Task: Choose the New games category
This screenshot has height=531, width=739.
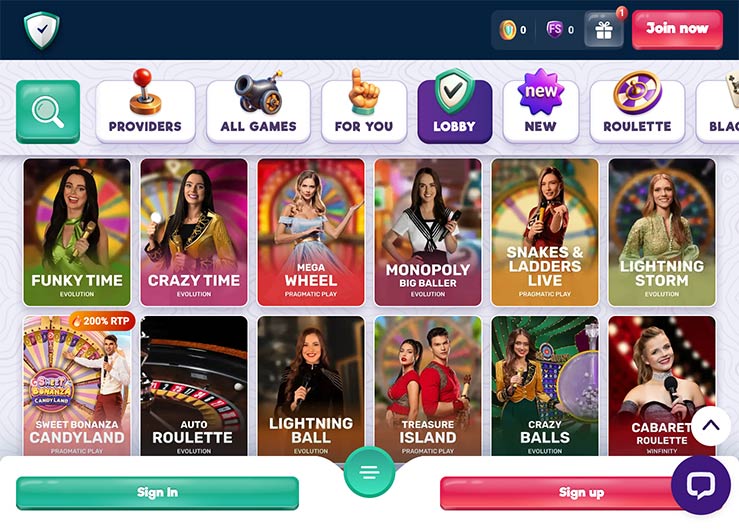Action: 540,111
